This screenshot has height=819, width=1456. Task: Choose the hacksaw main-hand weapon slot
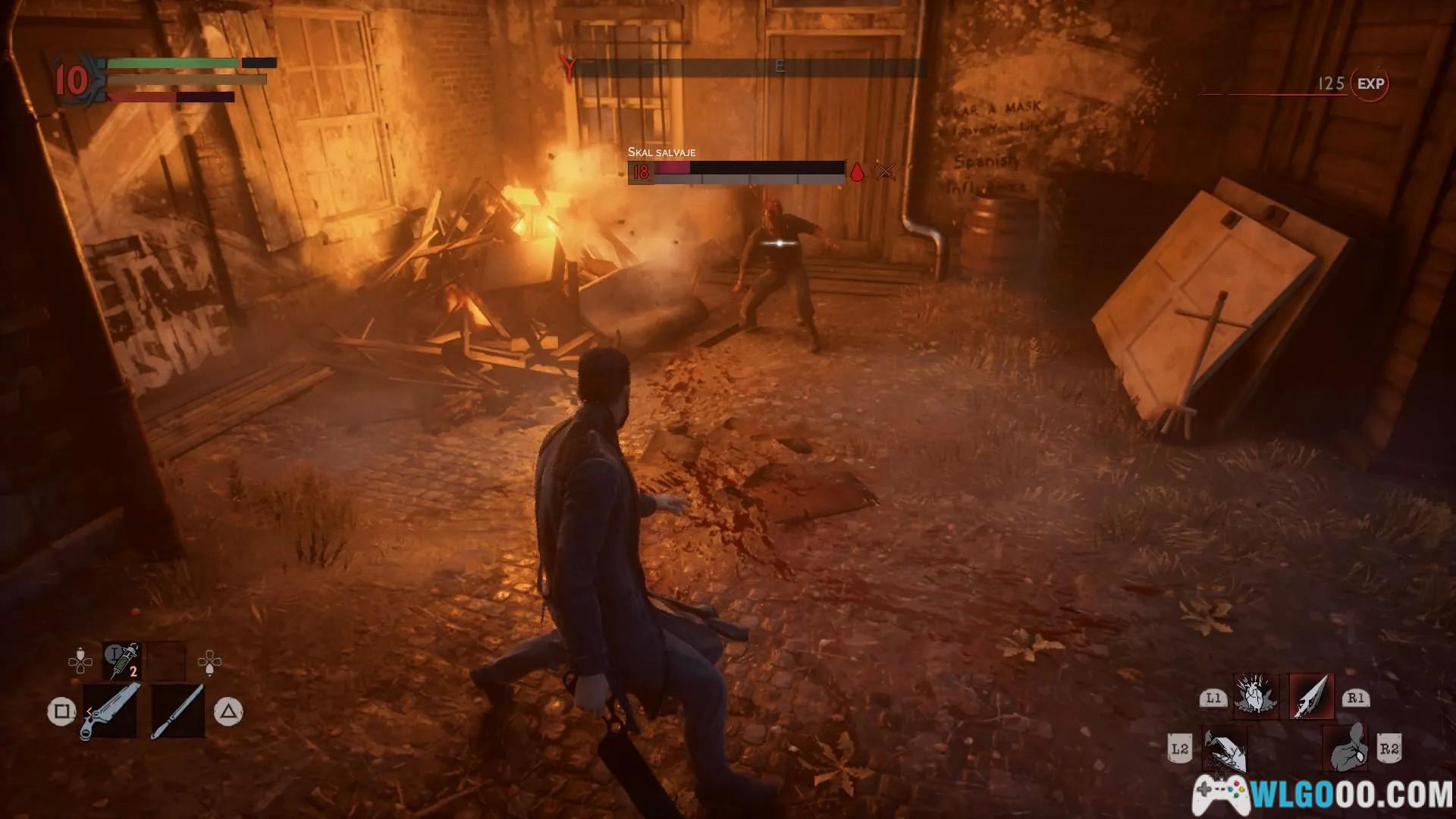pyautogui.click(x=111, y=711)
